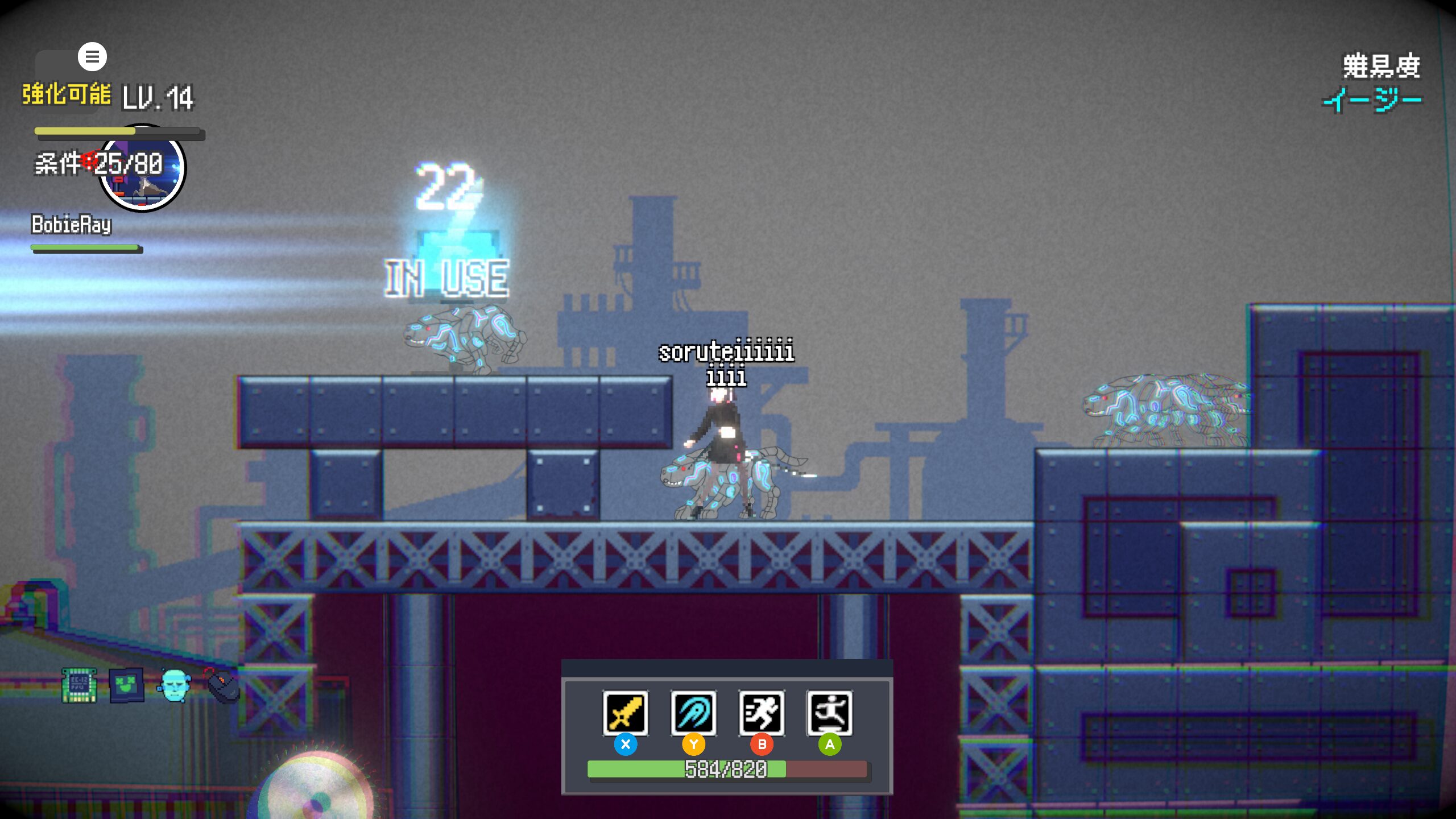Use the cyan swirl special ability
The image size is (1456, 819).
click(x=693, y=713)
